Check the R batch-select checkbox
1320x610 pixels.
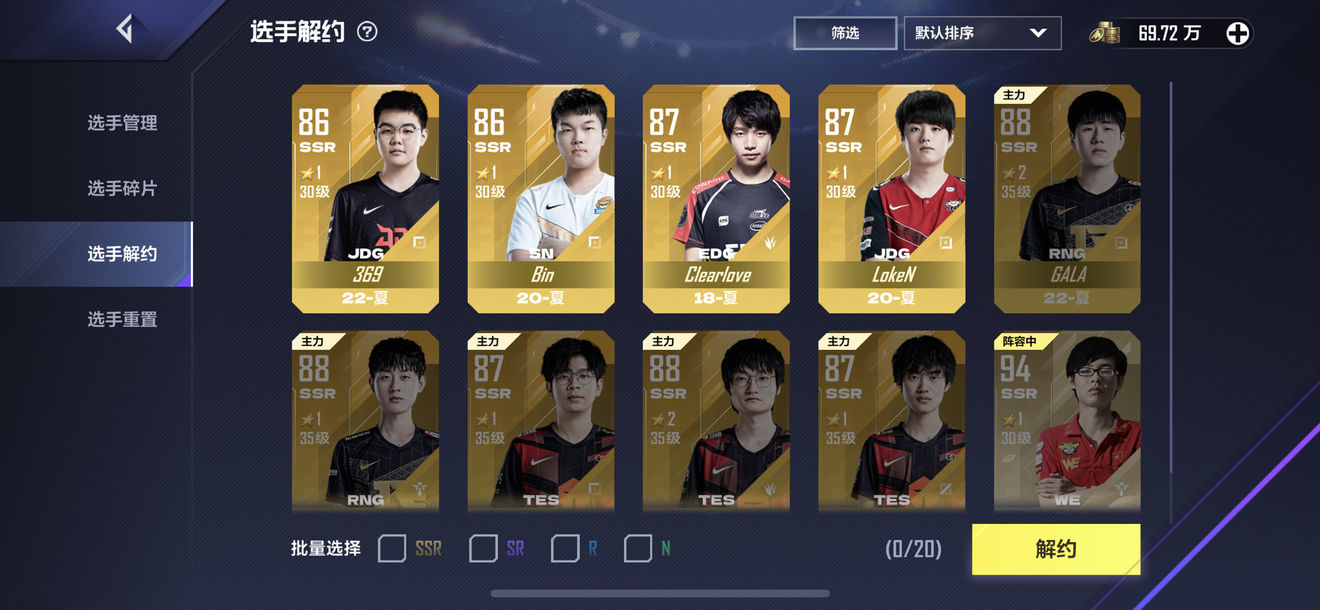pyautogui.click(x=565, y=548)
